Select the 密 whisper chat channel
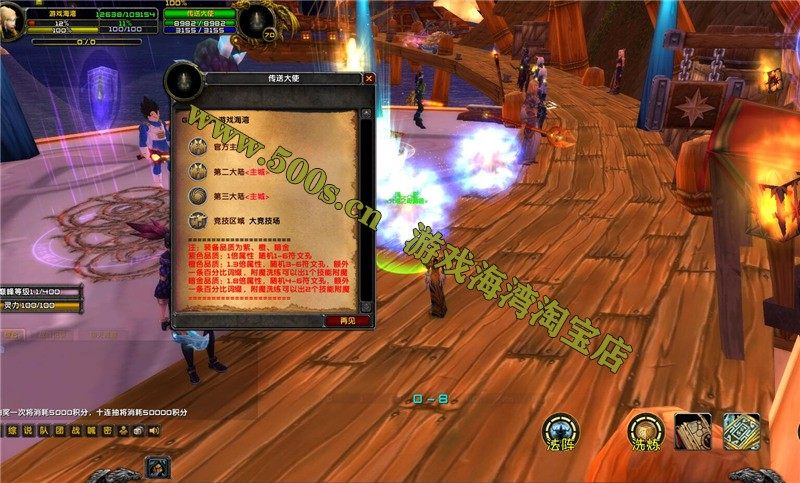The height and width of the screenshot is (483, 800). pos(106,430)
